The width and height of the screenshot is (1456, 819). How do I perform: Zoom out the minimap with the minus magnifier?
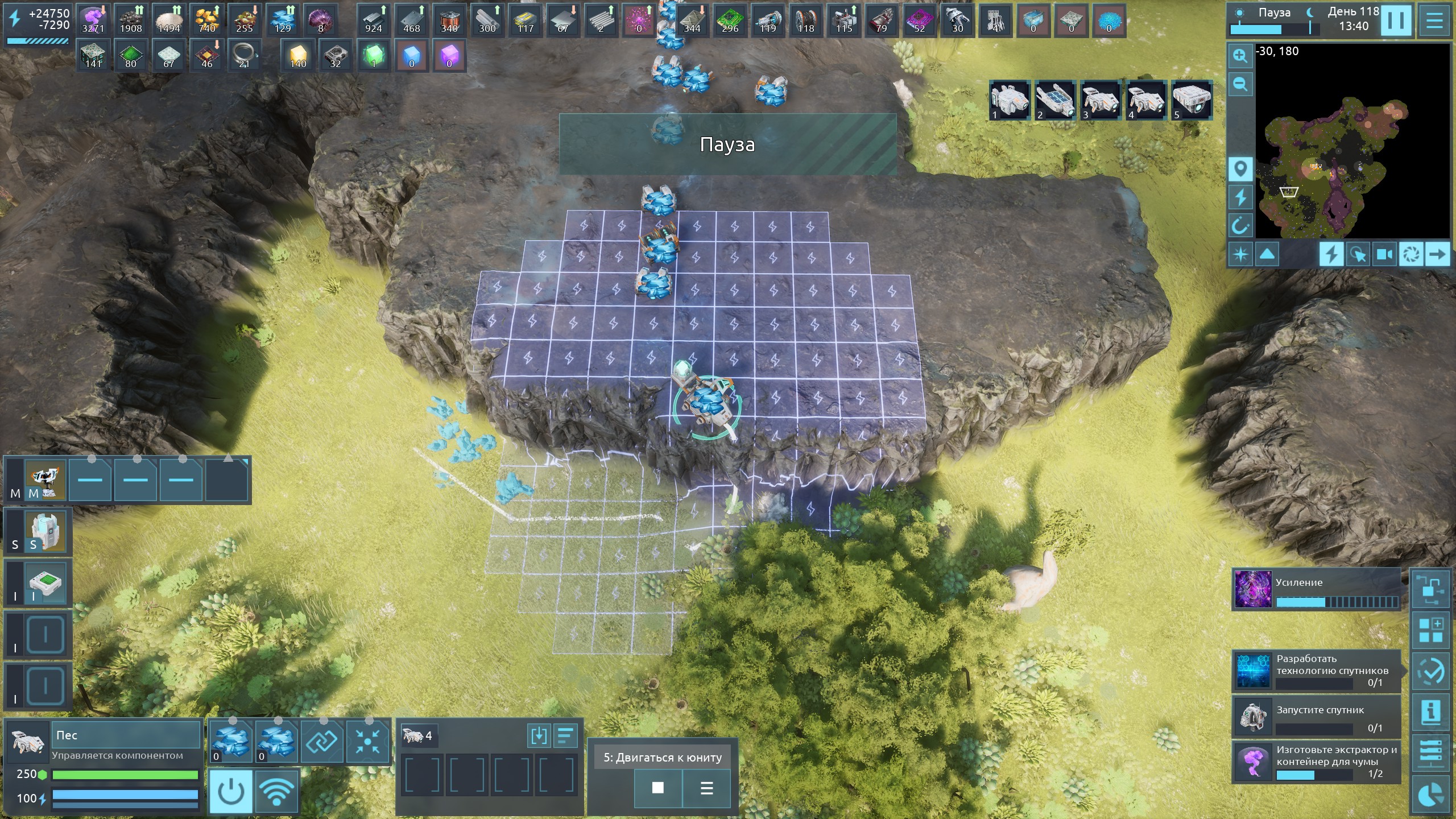point(1240,85)
